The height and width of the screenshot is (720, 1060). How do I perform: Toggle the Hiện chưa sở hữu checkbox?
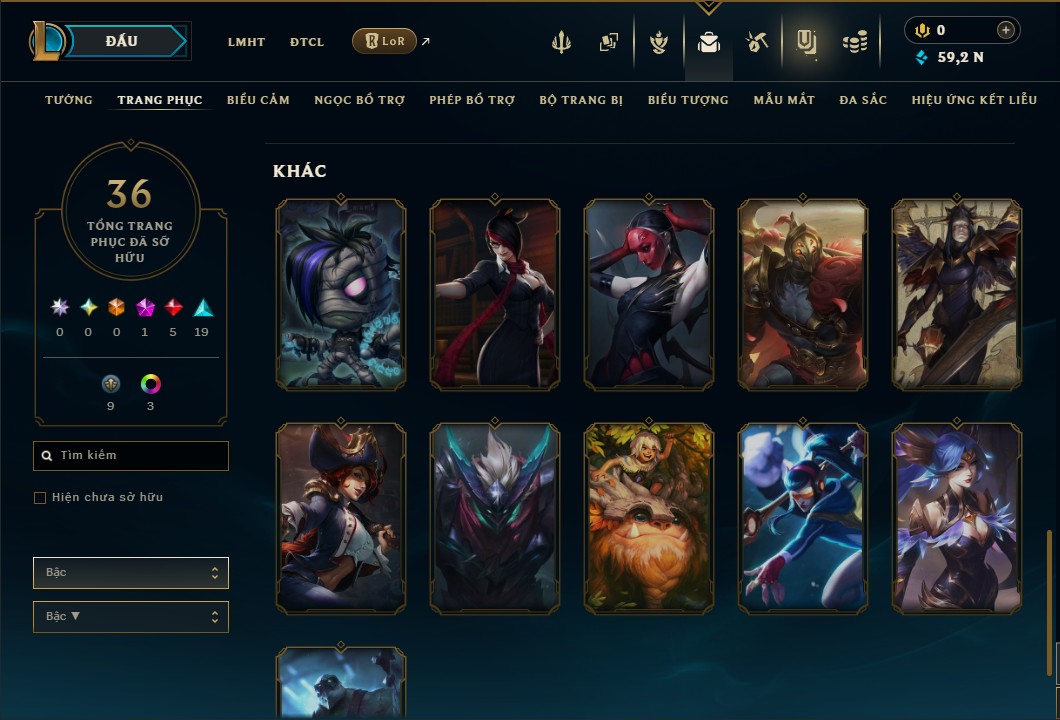pyautogui.click(x=40, y=498)
